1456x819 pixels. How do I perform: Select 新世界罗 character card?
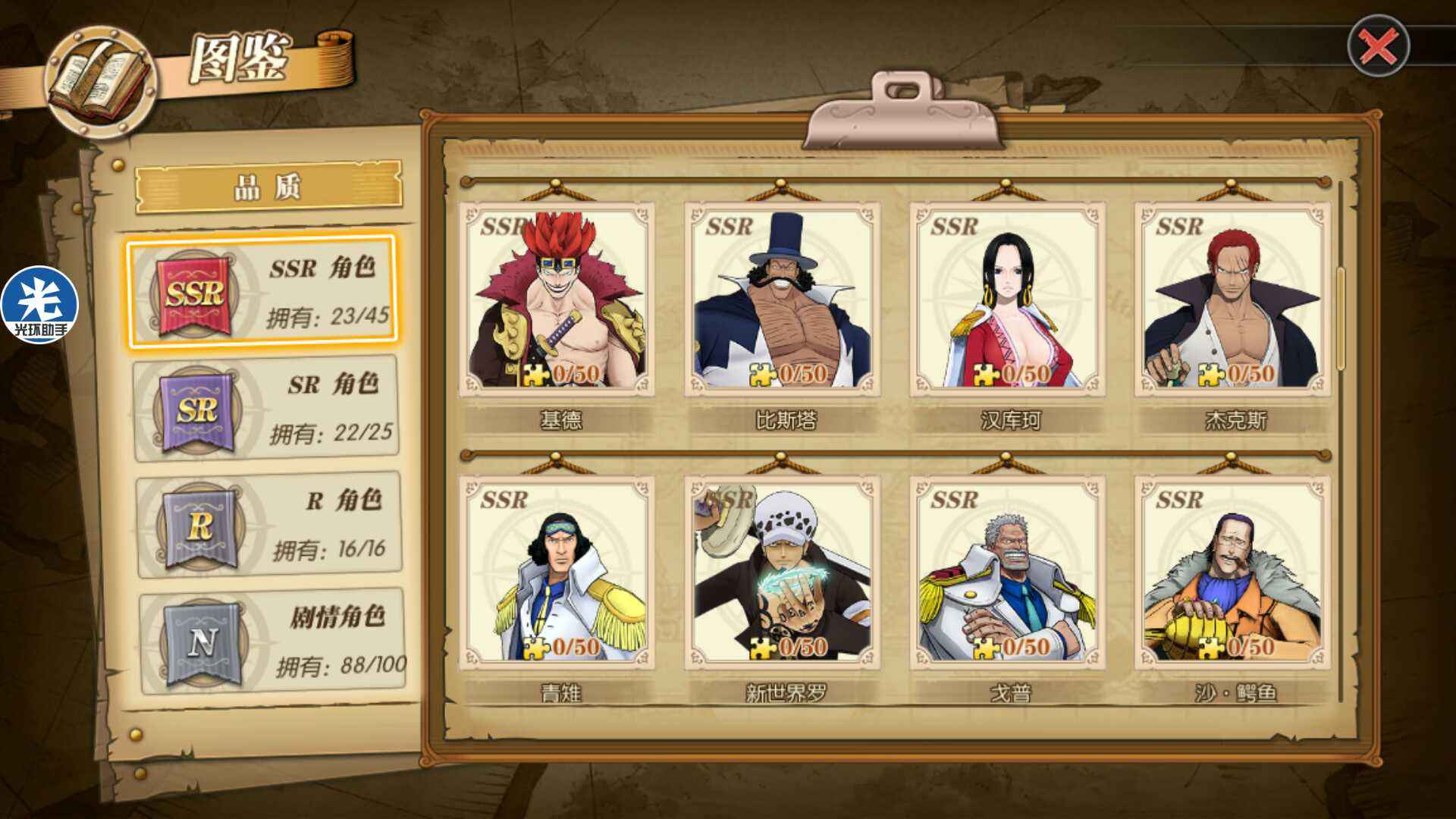[782, 573]
